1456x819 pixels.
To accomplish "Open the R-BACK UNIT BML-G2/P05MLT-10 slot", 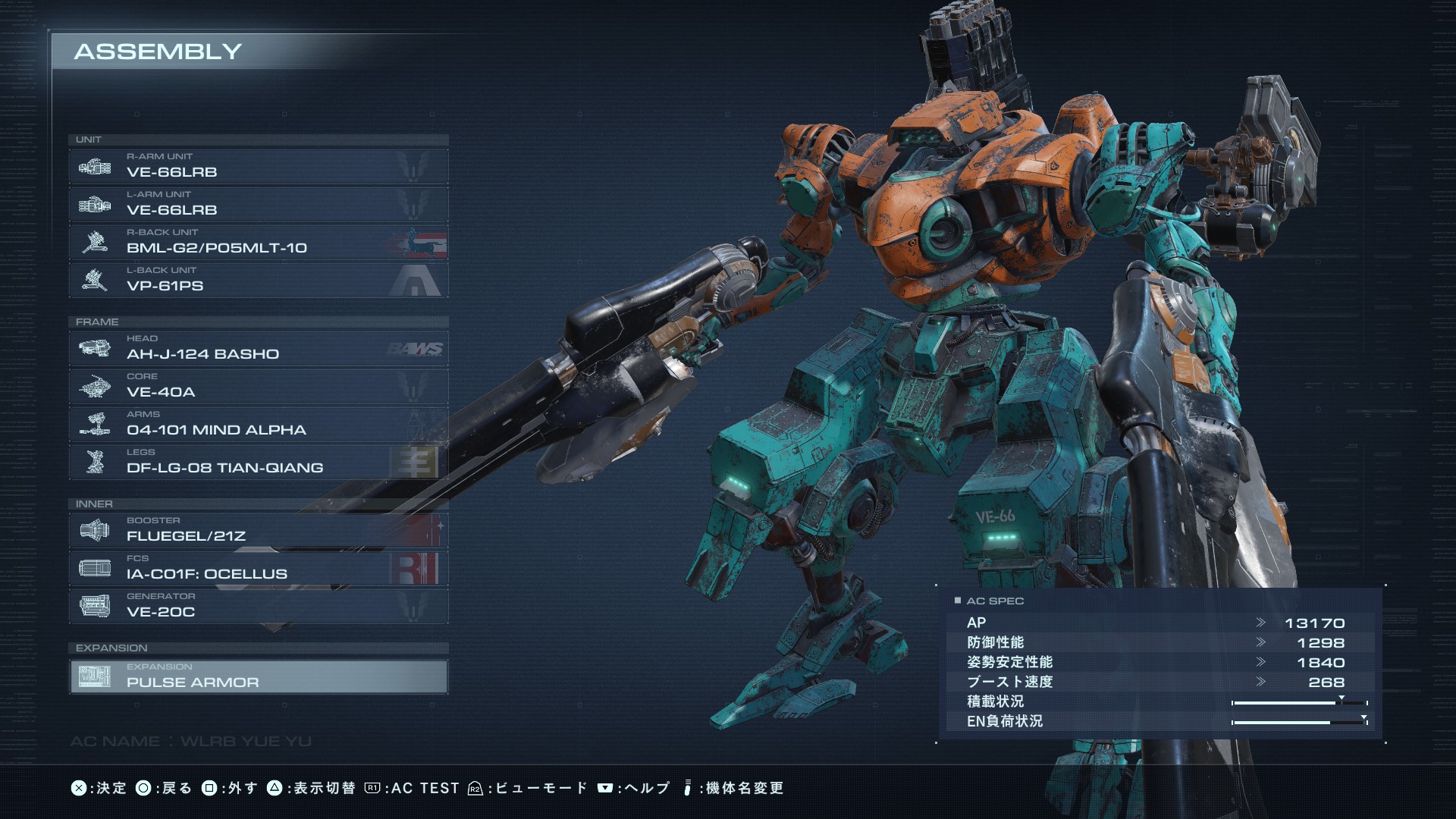I will (258, 242).
